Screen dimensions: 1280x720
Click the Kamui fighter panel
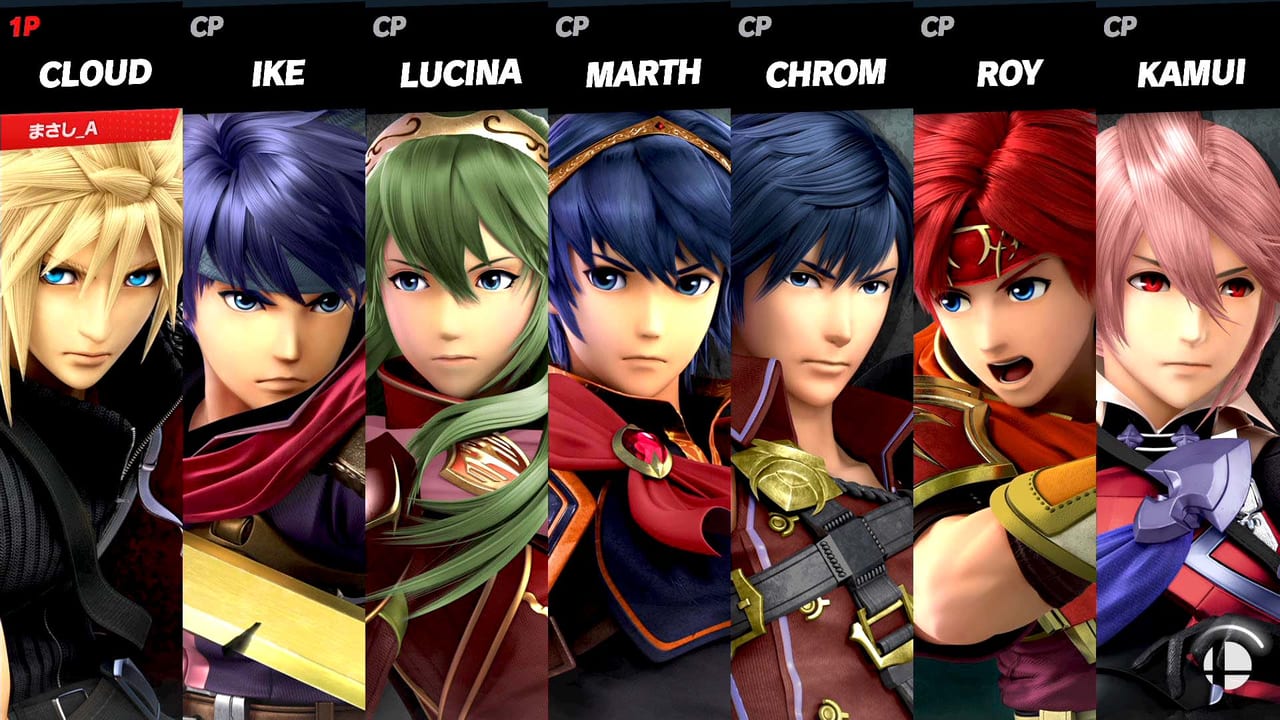pyautogui.click(x=1188, y=400)
